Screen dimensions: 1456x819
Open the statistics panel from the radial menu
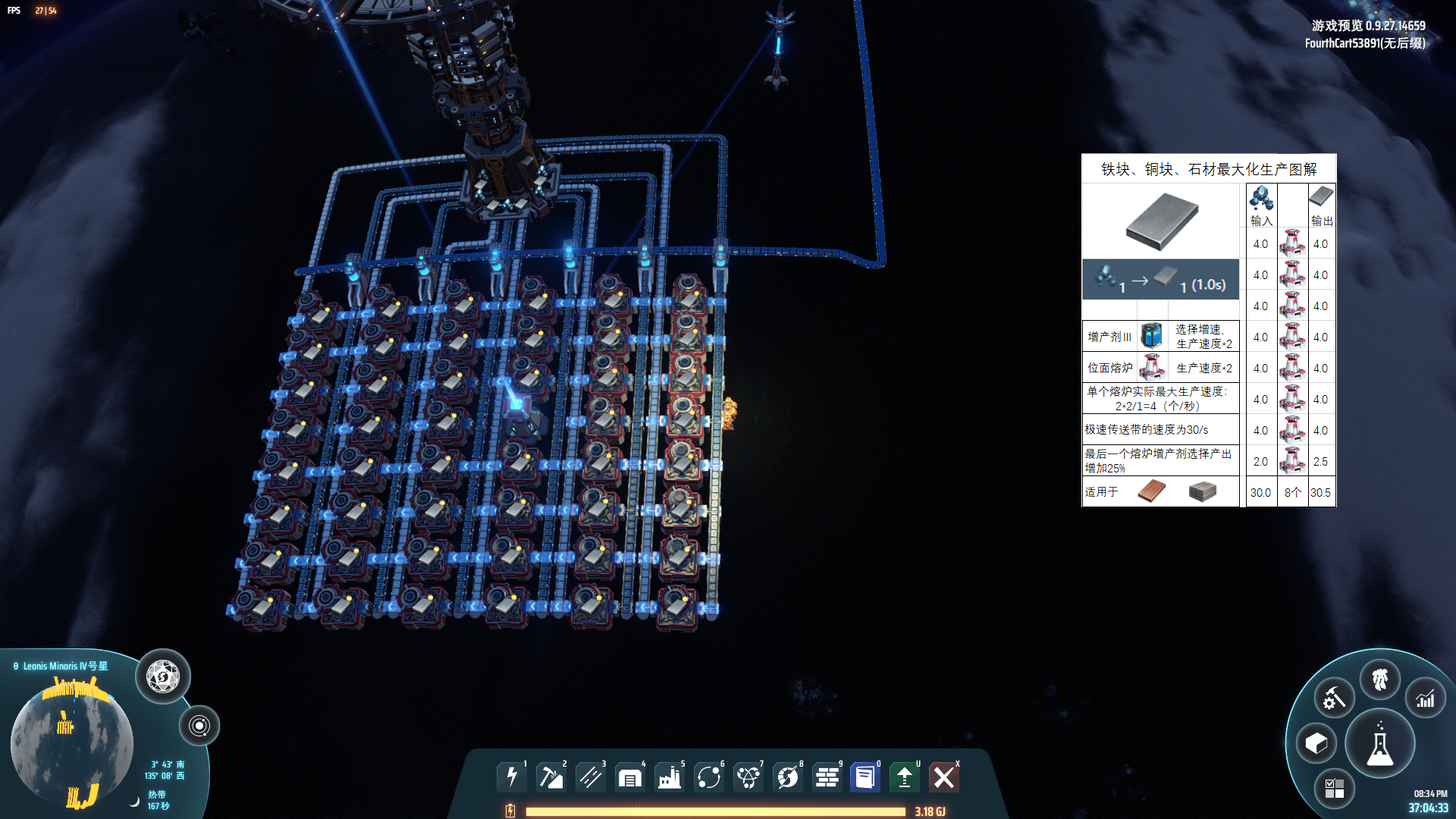[x=1426, y=698]
